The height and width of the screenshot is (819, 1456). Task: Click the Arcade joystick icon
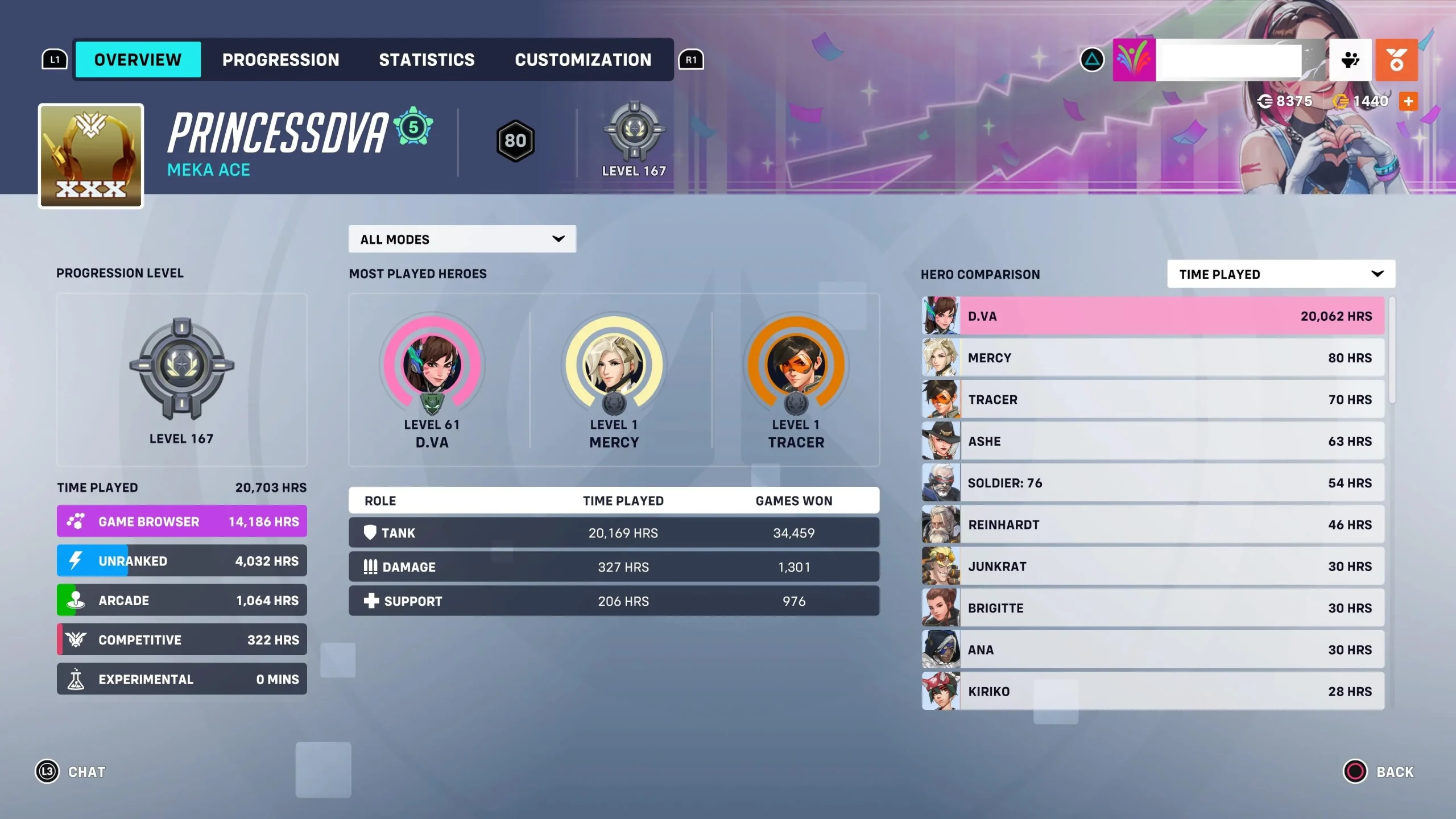(77, 599)
